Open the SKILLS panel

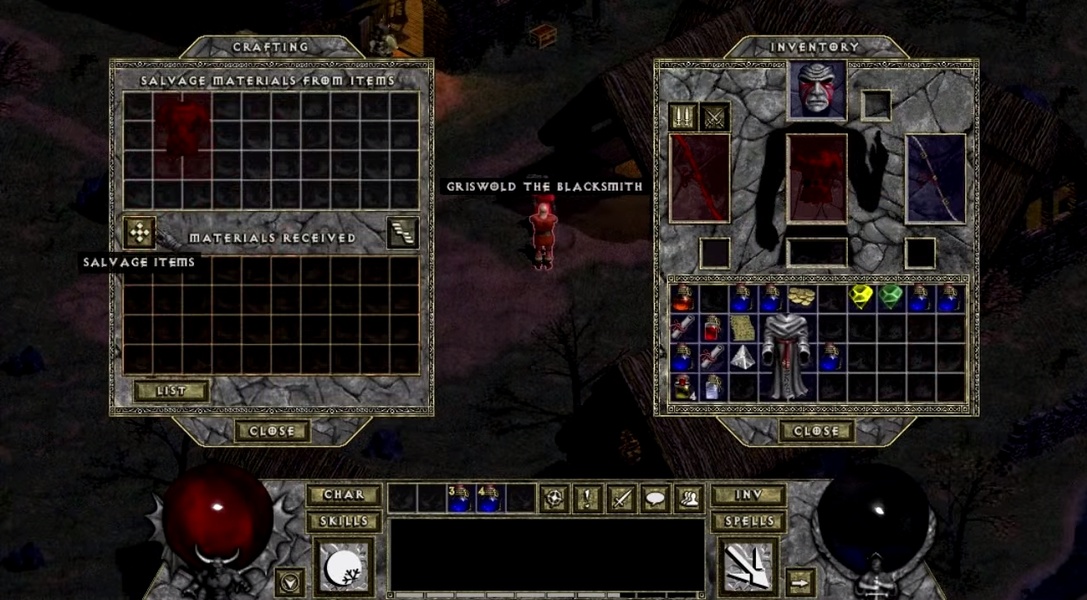click(343, 521)
